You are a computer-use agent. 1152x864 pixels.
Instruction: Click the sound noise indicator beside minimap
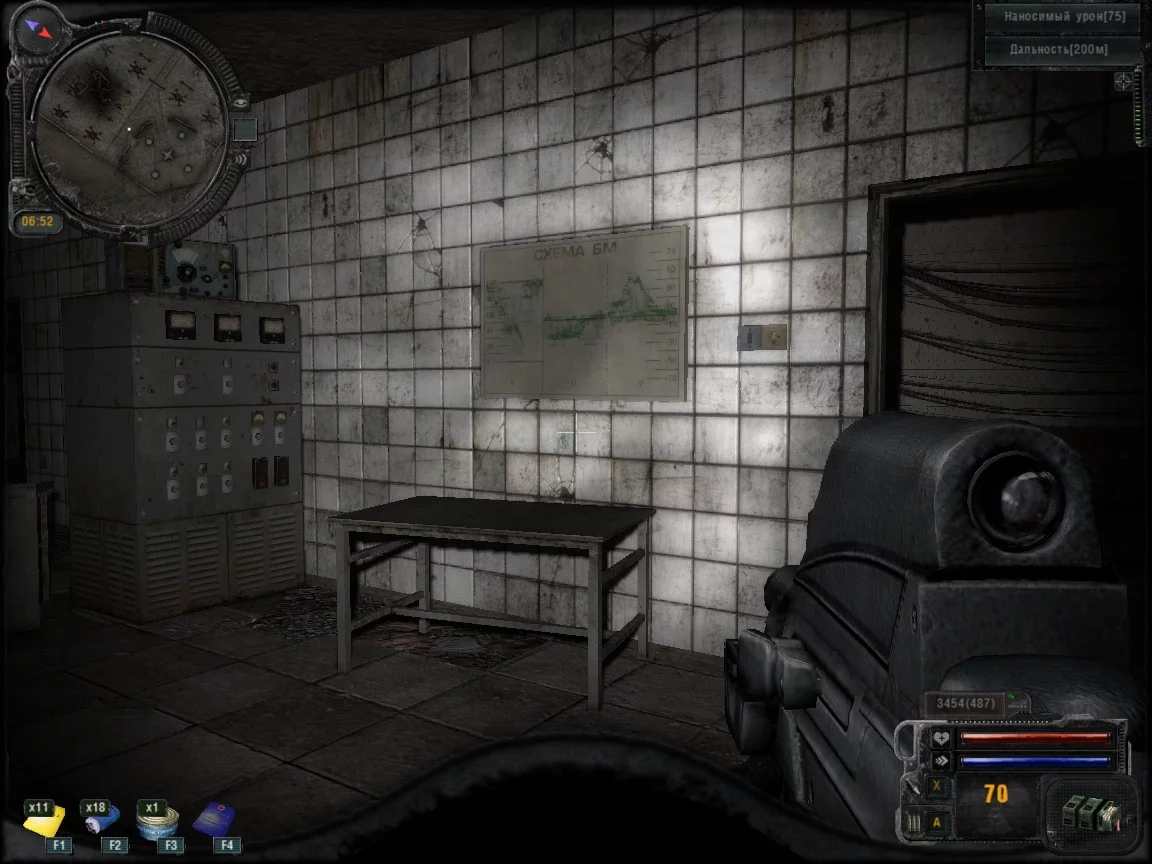240,157
